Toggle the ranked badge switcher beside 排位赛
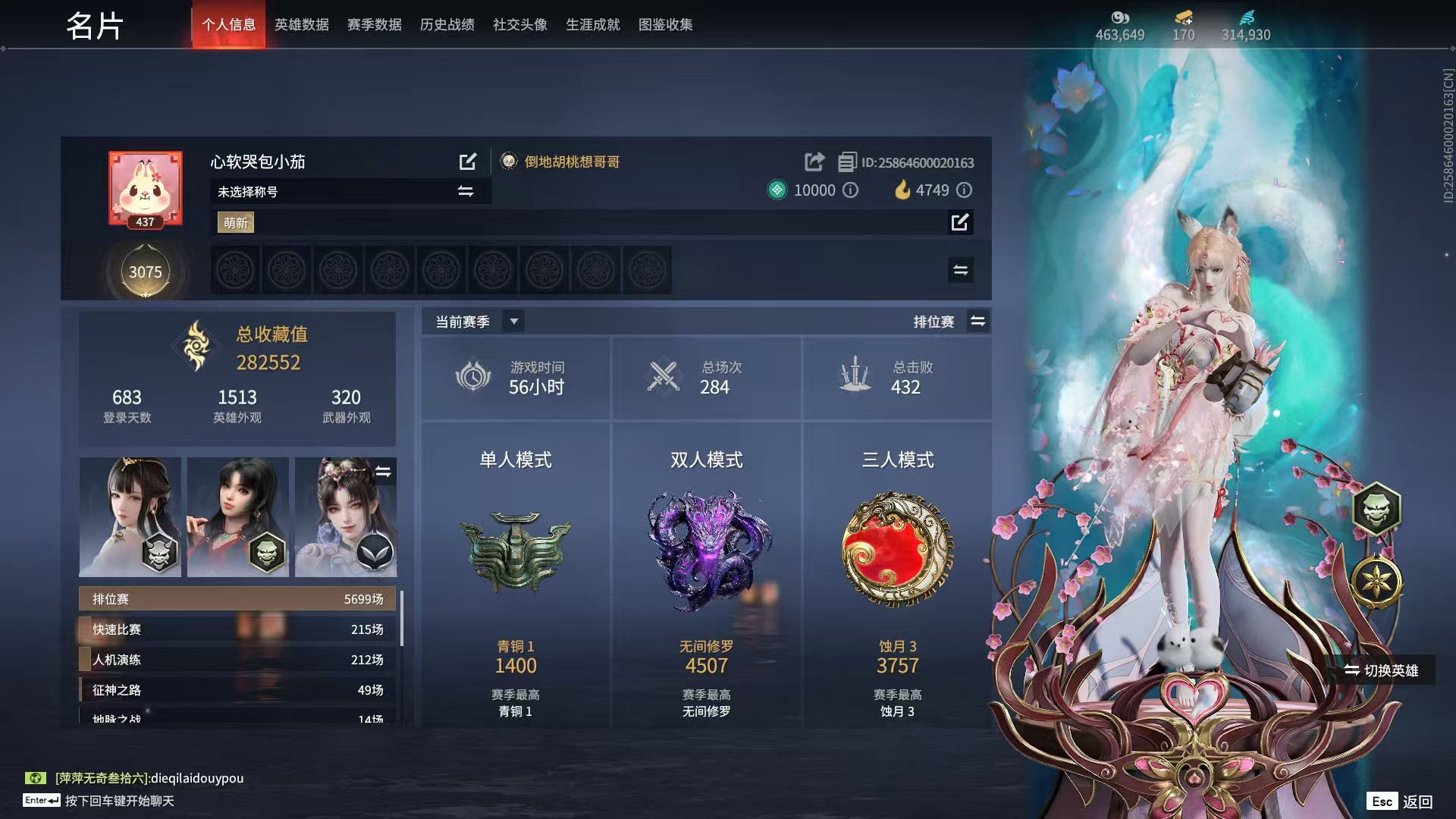1456x819 pixels. pyautogui.click(x=978, y=321)
